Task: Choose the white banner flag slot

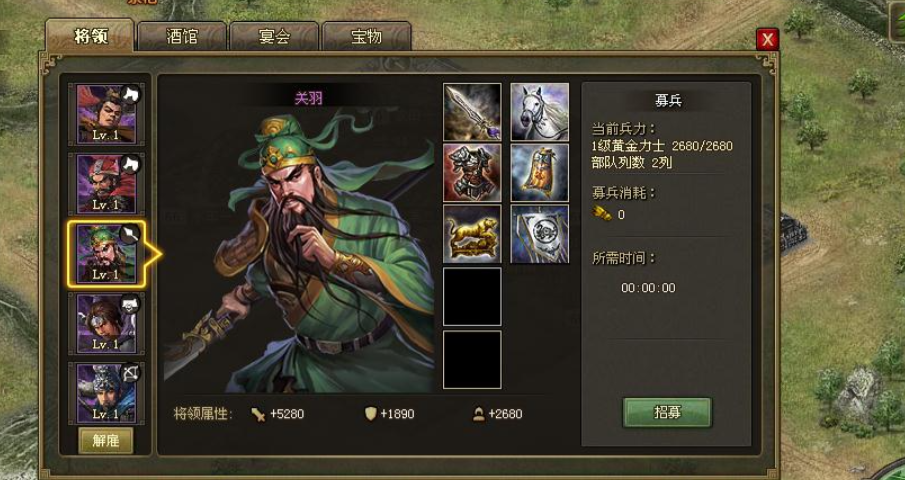Action: pyautogui.click(x=540, y=234)
